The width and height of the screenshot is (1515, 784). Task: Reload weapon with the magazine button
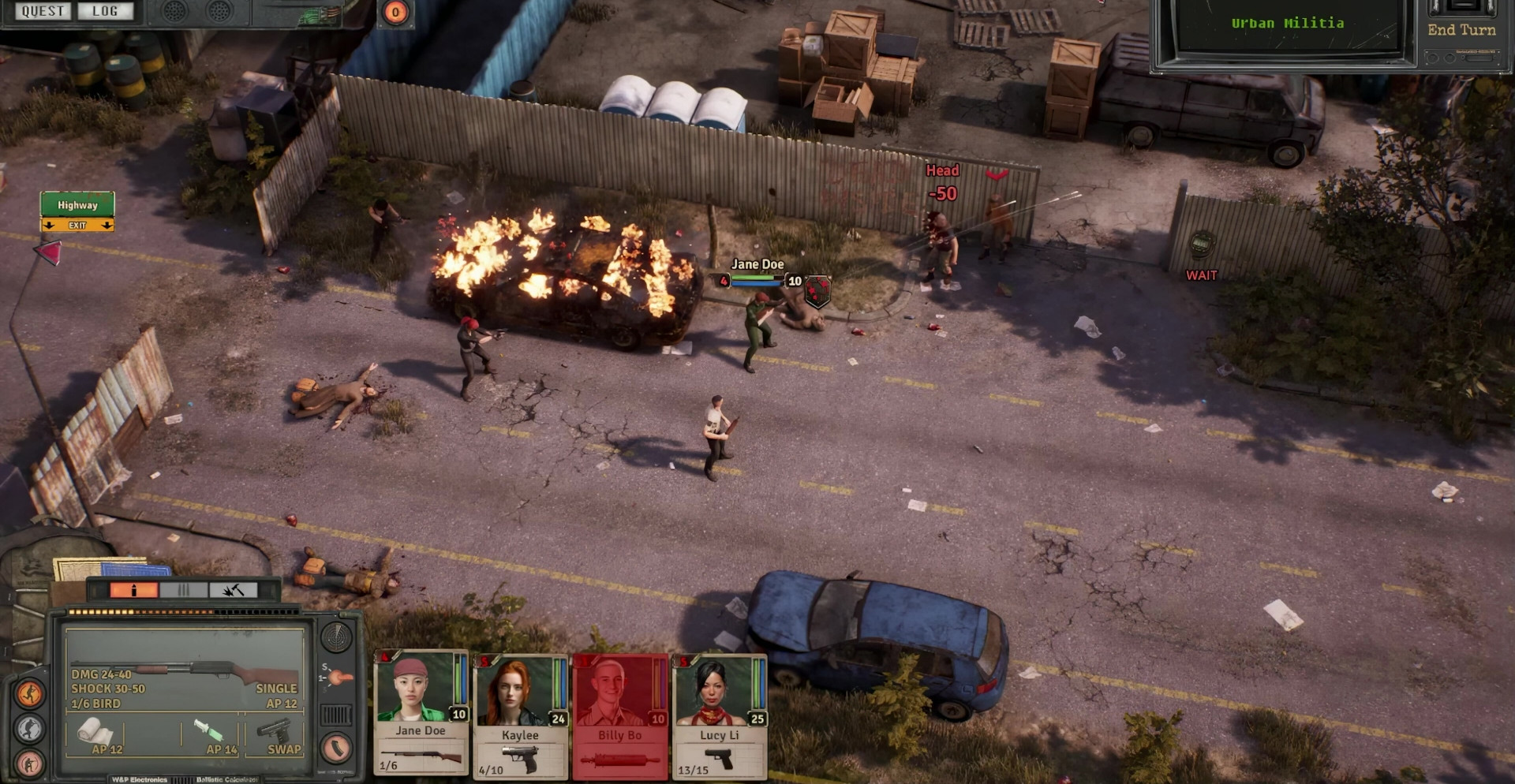(336, 747)
